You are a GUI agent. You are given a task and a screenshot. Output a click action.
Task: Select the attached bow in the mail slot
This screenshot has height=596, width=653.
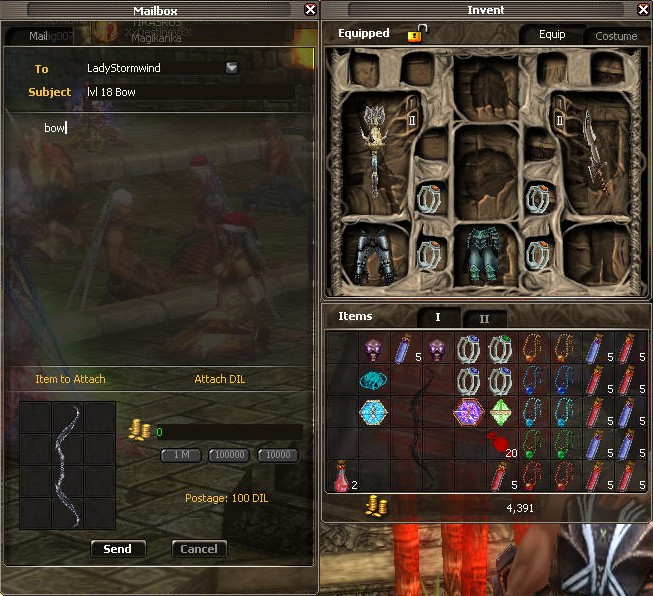point(67,465)
